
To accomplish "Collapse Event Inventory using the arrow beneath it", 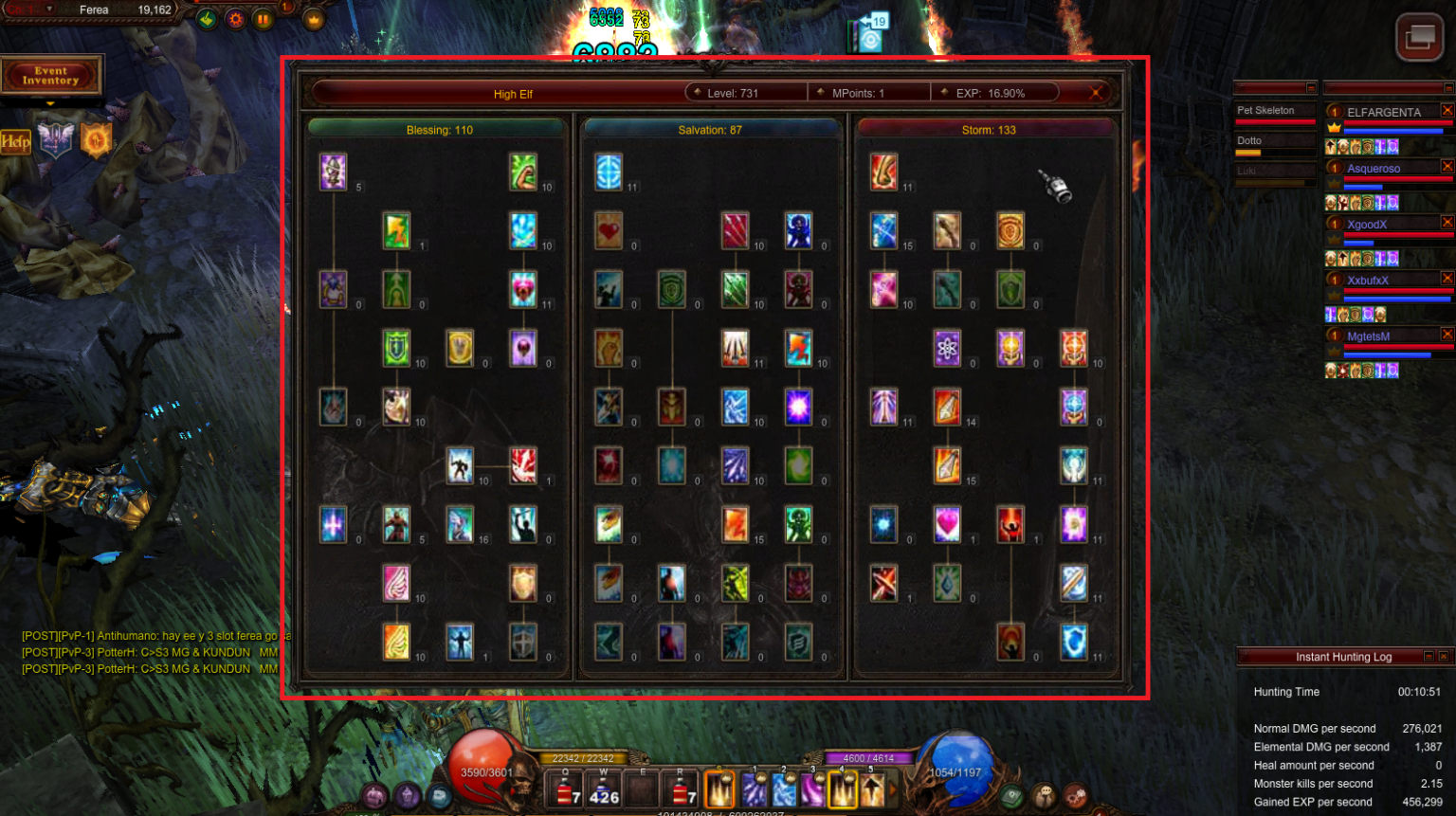I will (50, 103).
